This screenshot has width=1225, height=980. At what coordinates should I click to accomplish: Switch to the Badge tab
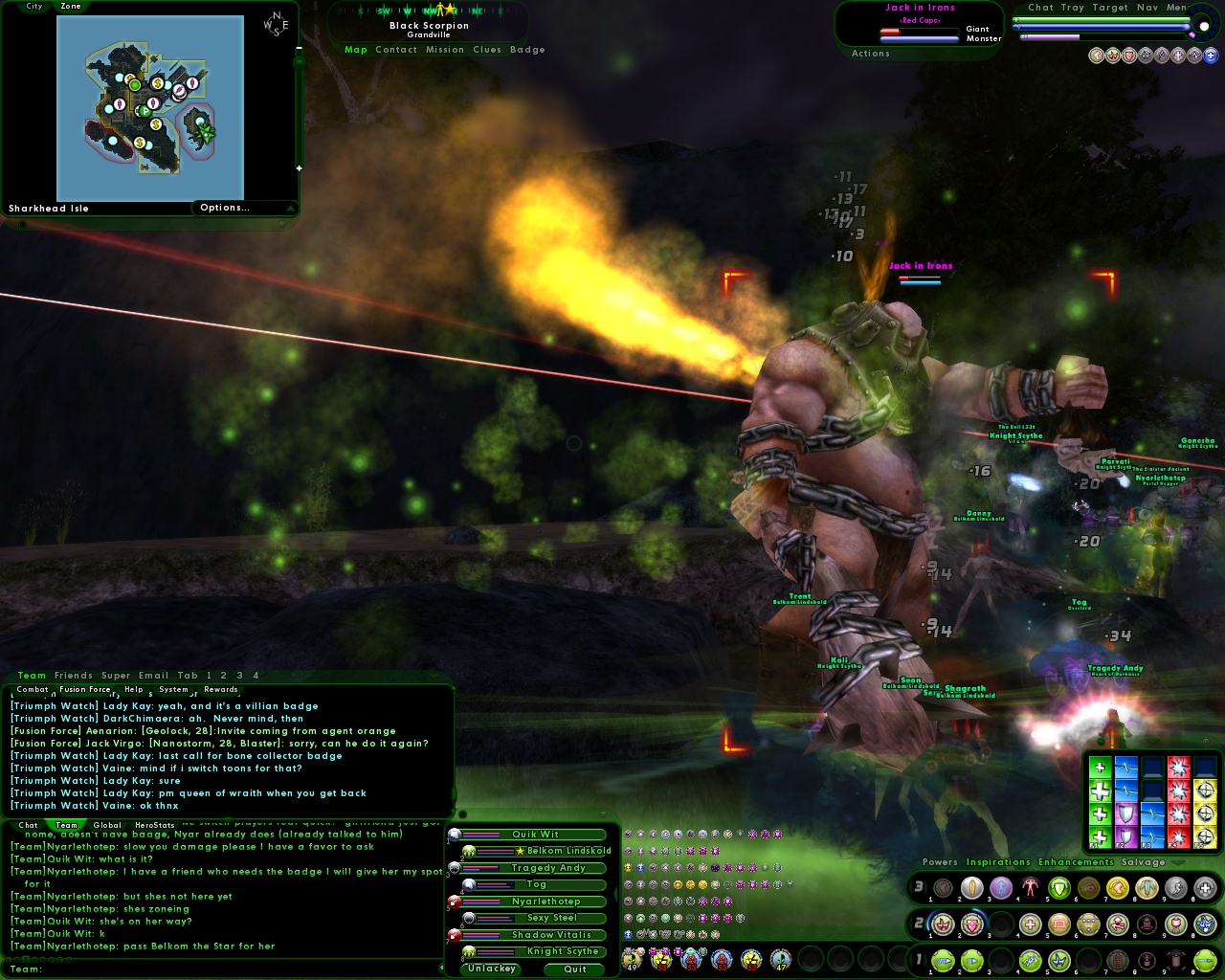[527, 50]
